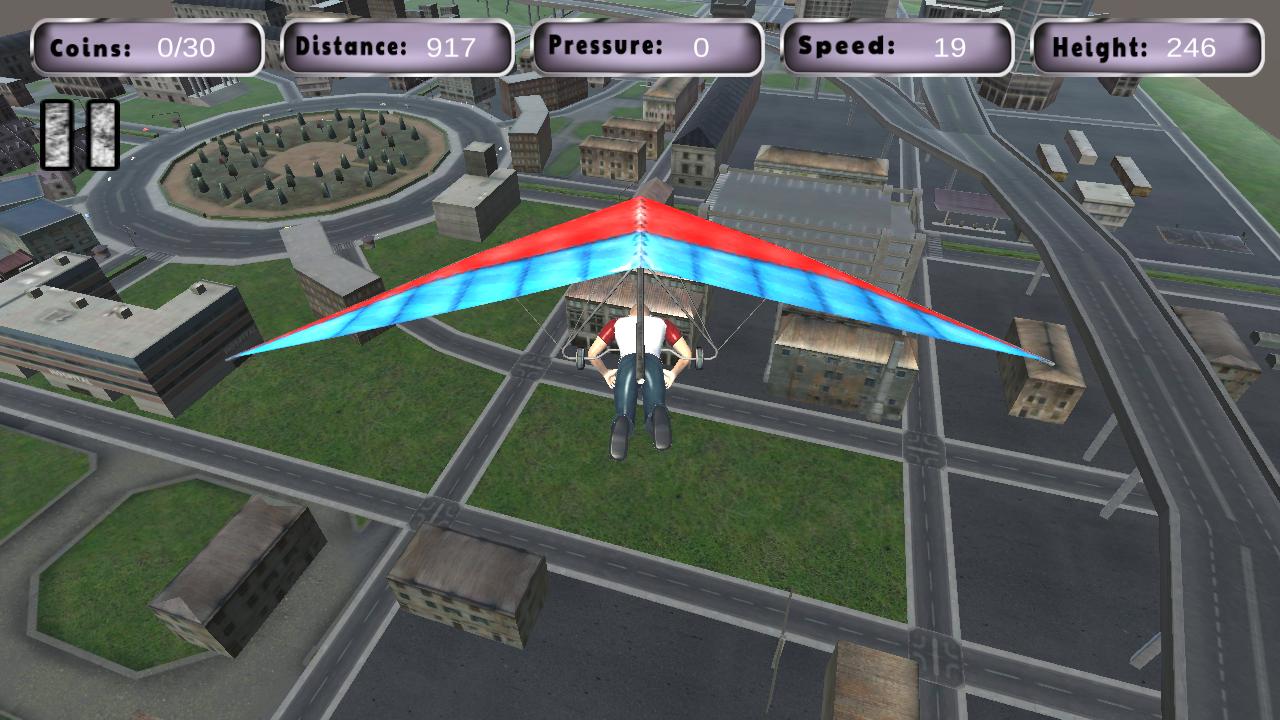Screen dimensions: 1280x720
Task: Click the blue checkered glider sail
Action: click(480, 300)
